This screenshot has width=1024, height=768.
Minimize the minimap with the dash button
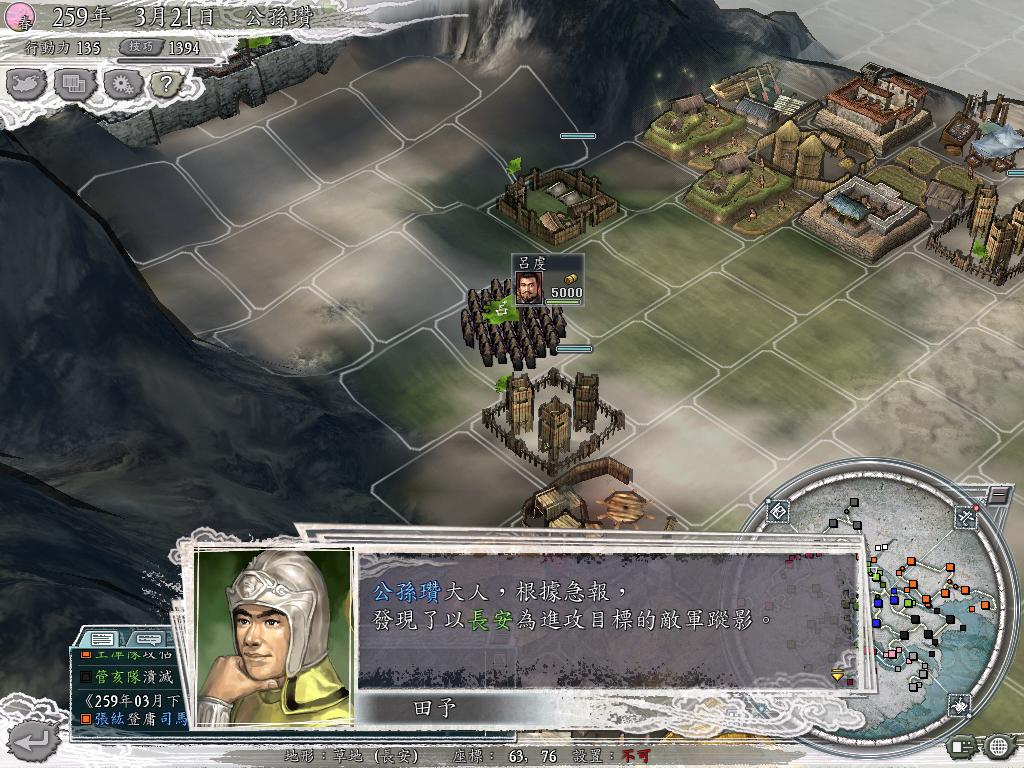[x=998, y=495]
